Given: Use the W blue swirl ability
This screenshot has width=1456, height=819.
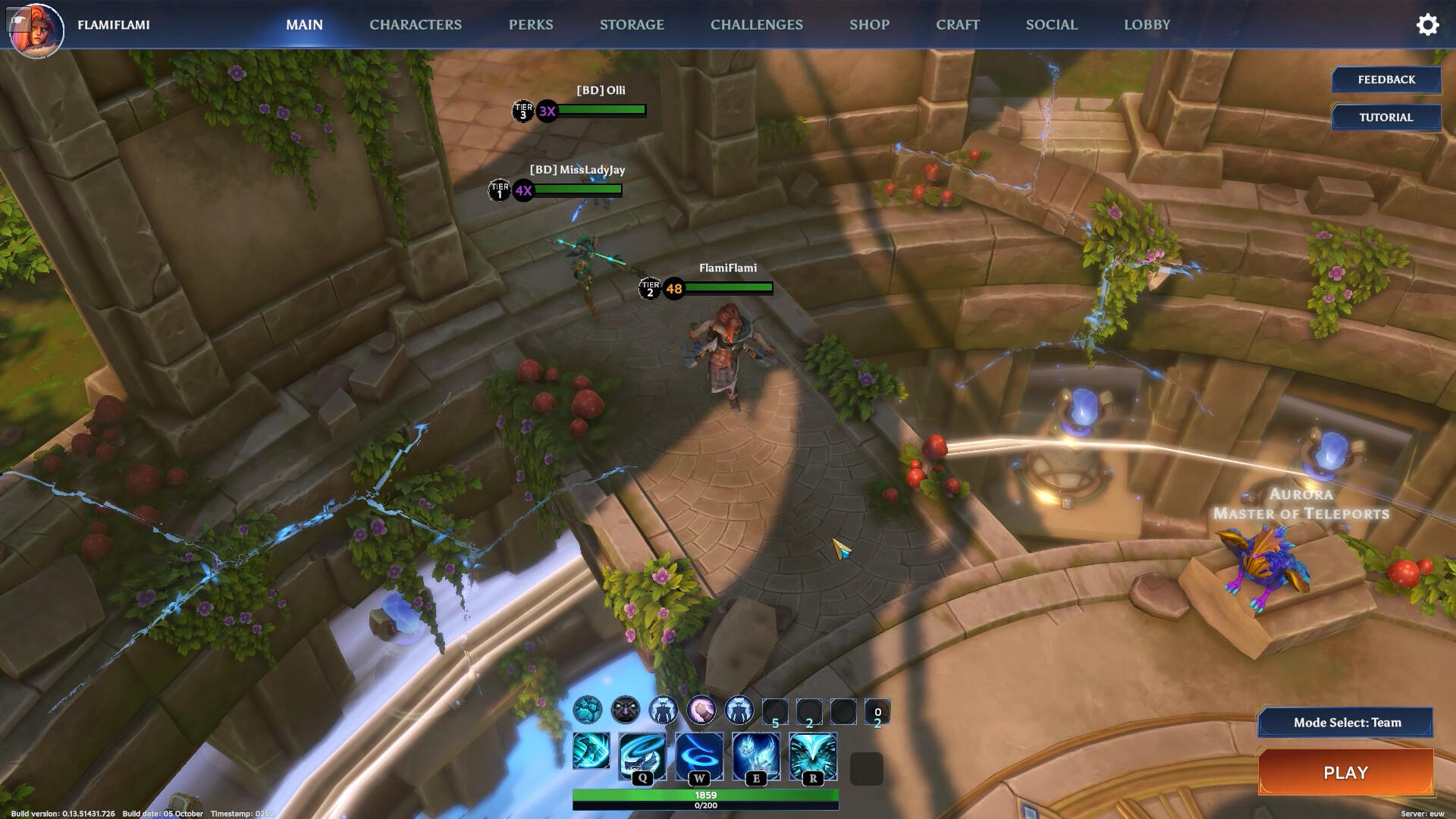Looking at the screenshot, I should point(699,755).
